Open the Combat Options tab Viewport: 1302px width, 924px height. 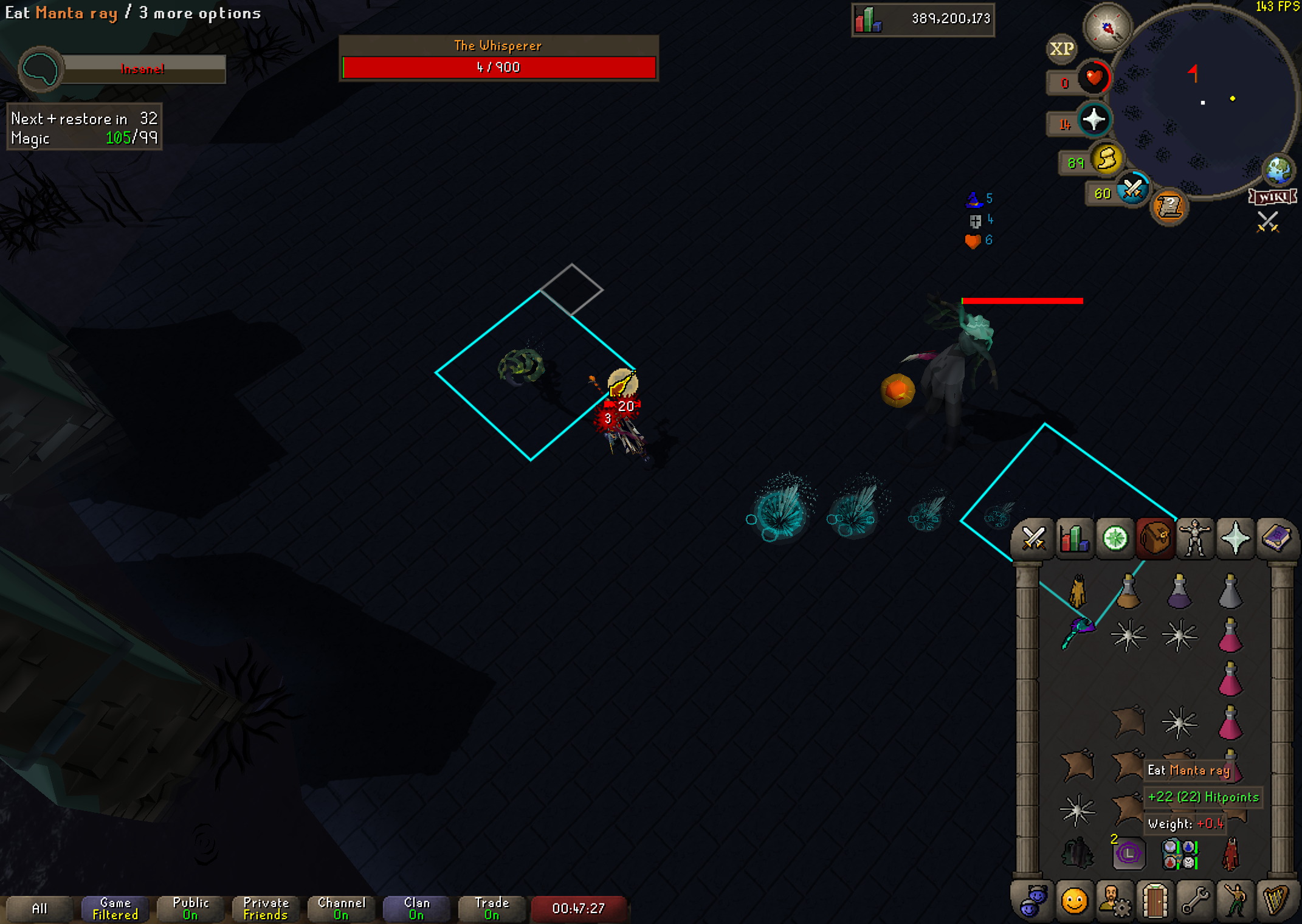tap(1033, 539)
